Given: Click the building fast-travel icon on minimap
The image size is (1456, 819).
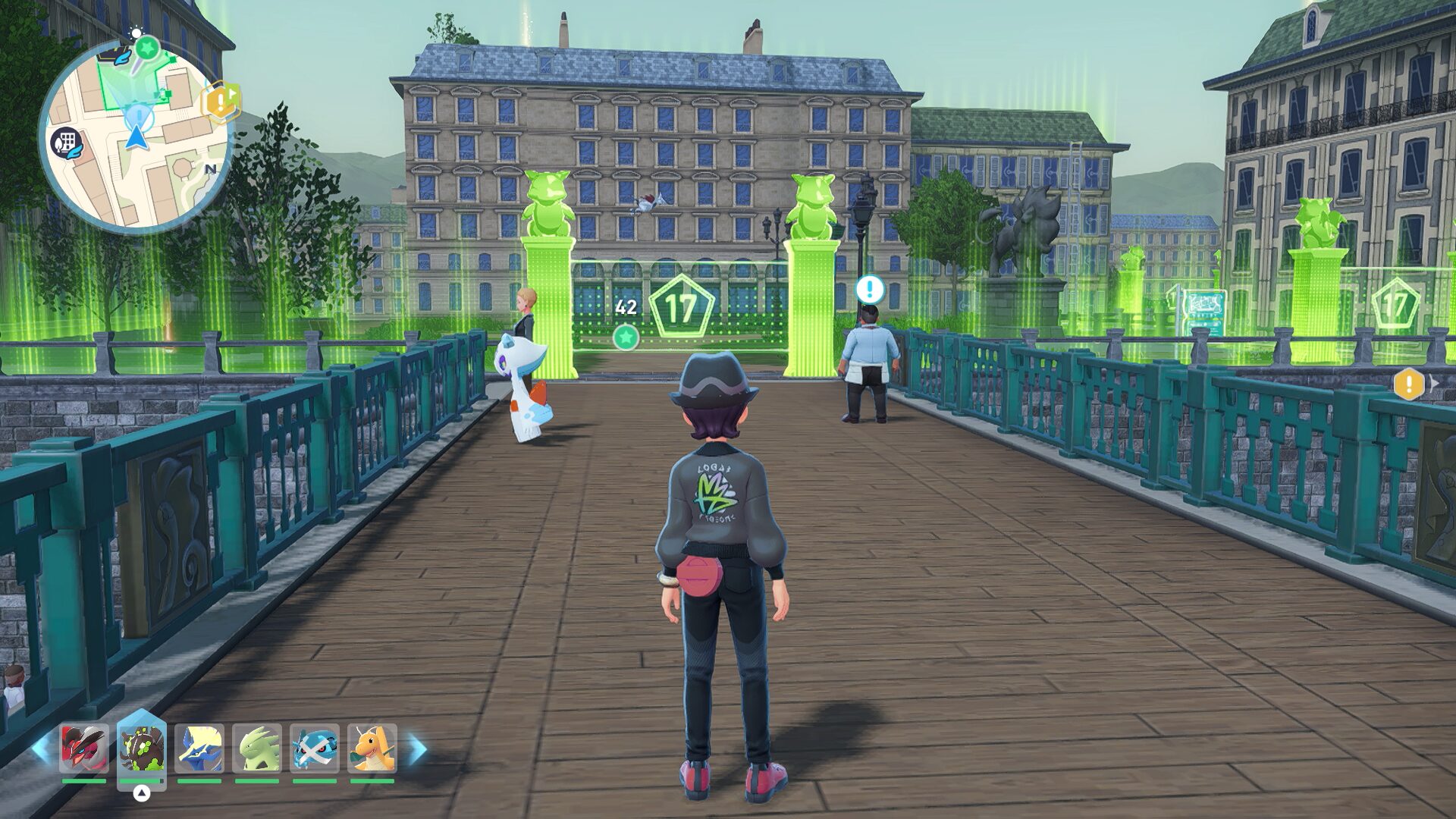Looking at the screenshot, I should pos(67,143).
